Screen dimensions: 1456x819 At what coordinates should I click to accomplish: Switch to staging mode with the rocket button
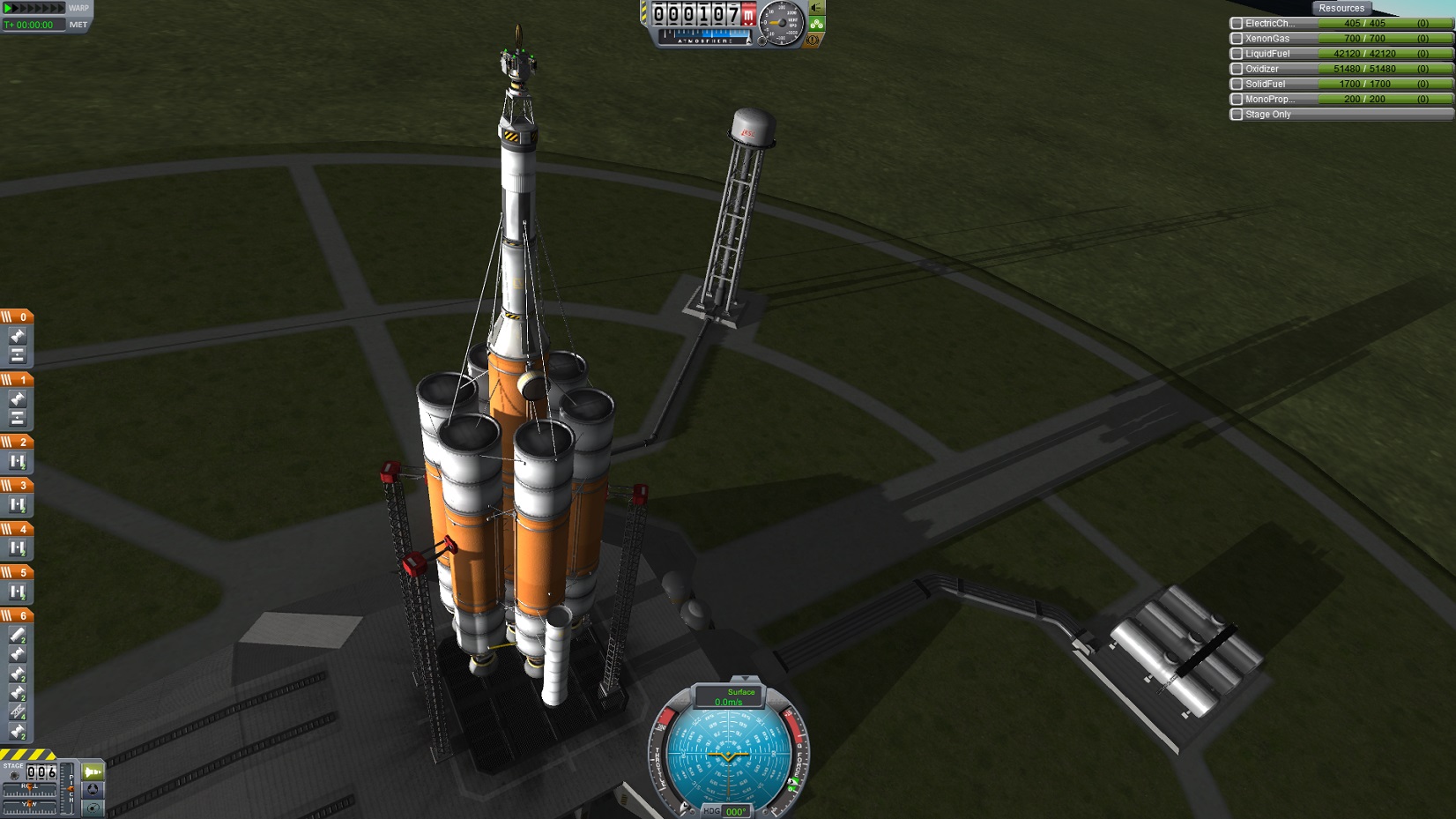(x=93, y=772)
